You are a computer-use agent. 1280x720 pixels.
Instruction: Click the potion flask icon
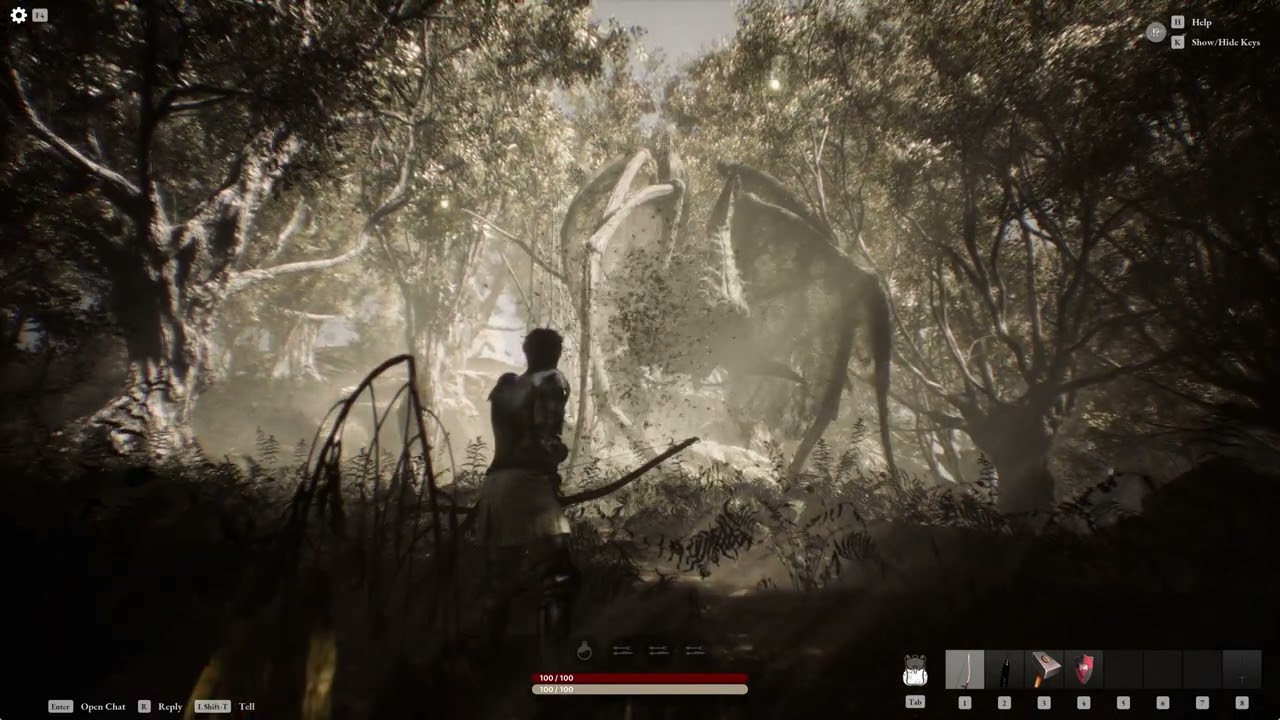[585, 651]
